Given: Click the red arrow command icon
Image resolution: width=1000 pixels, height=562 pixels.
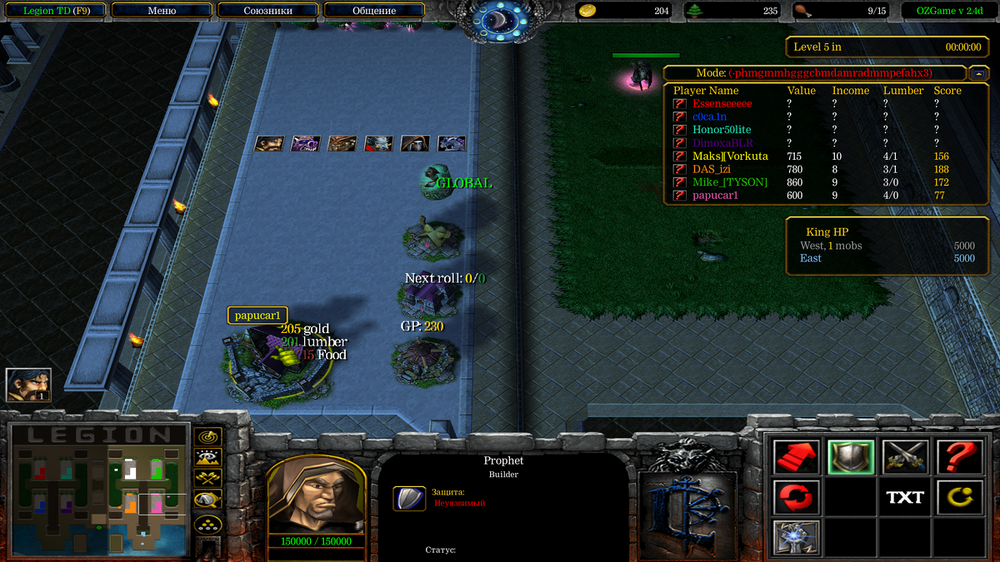Looking at the screenshot, I should click(797, 458).
